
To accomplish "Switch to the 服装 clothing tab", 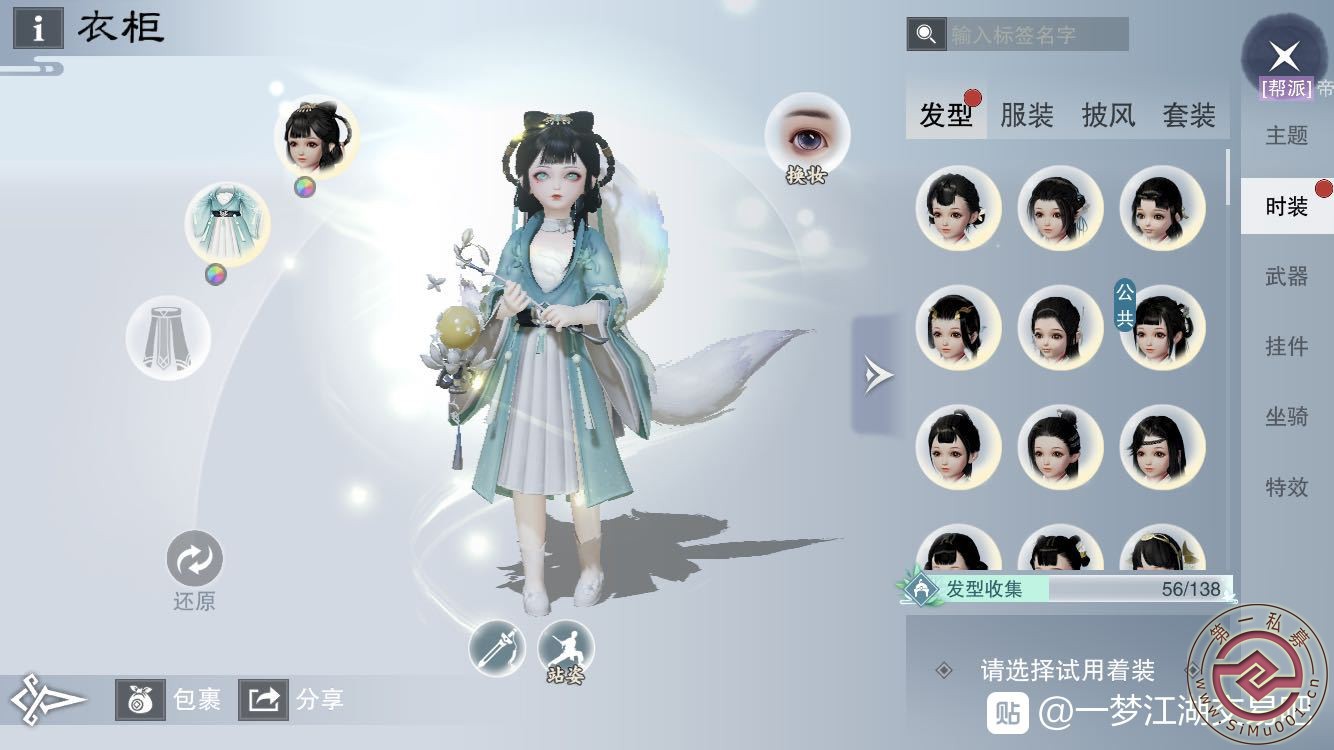I will pyautogui.click(x=1027, y=115).
